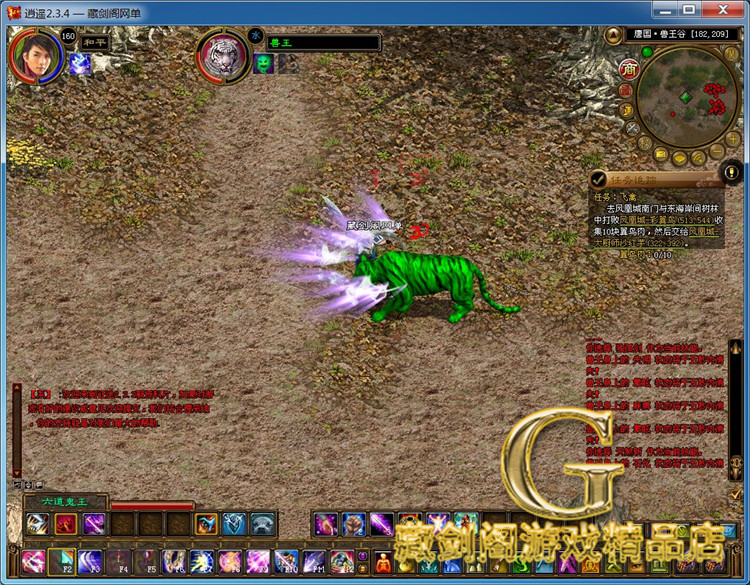Screen dimensions: 750x585
Task: Use the red flame pet skill
Action: [66, 523]
